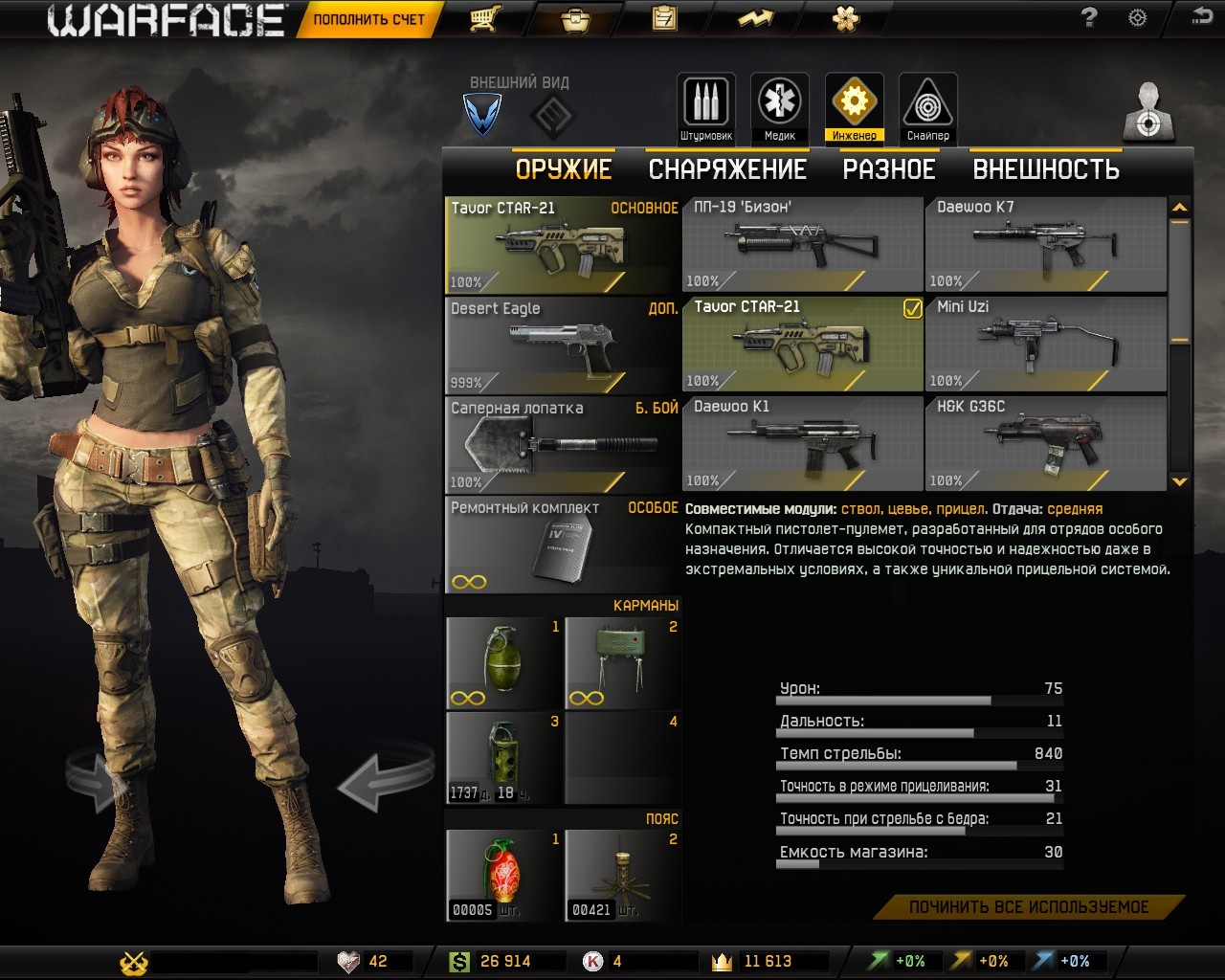Click Починить все используемое button
This screenshot has width=1225, height=980.
tap(1029, 907)
